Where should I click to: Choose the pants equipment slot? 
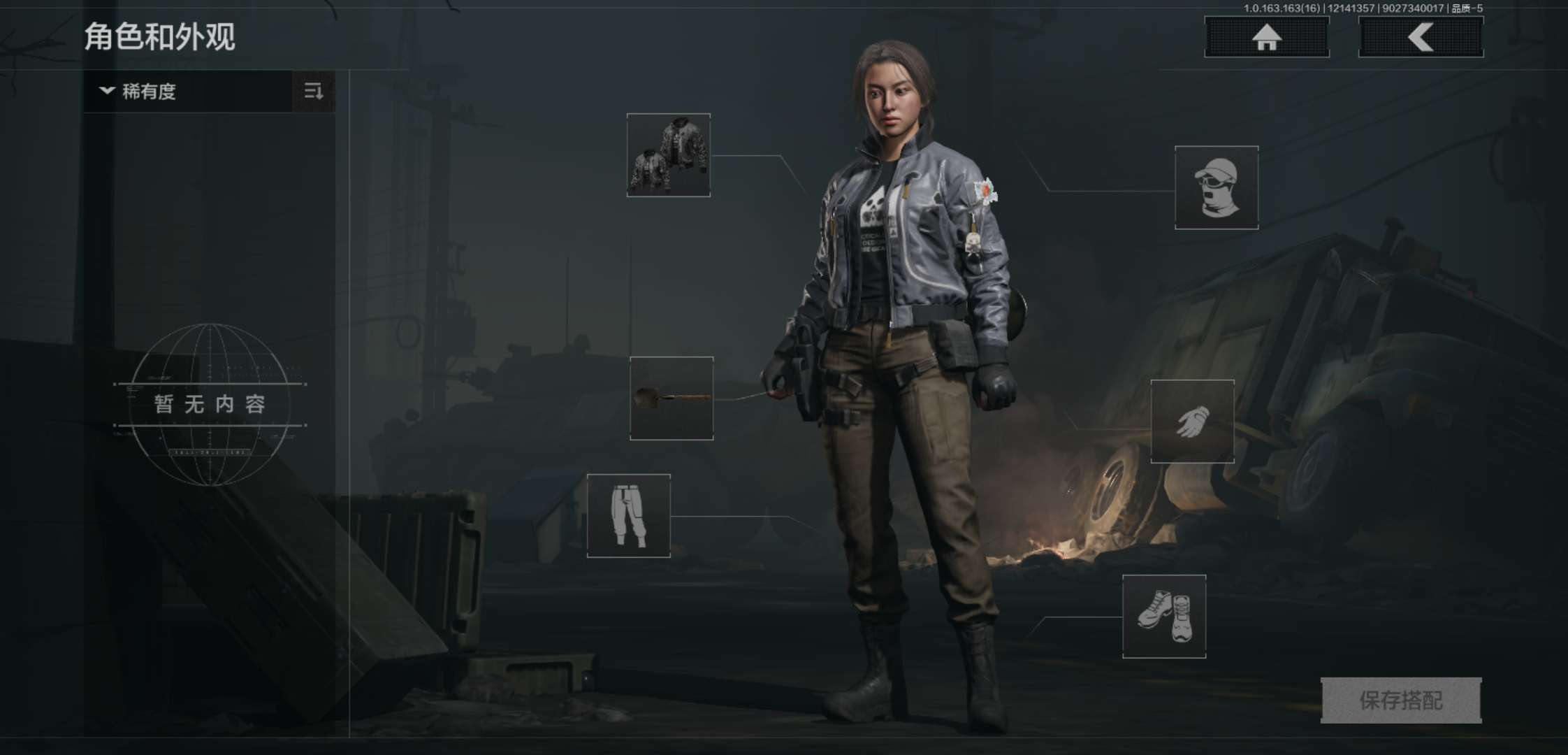[629, 516]
